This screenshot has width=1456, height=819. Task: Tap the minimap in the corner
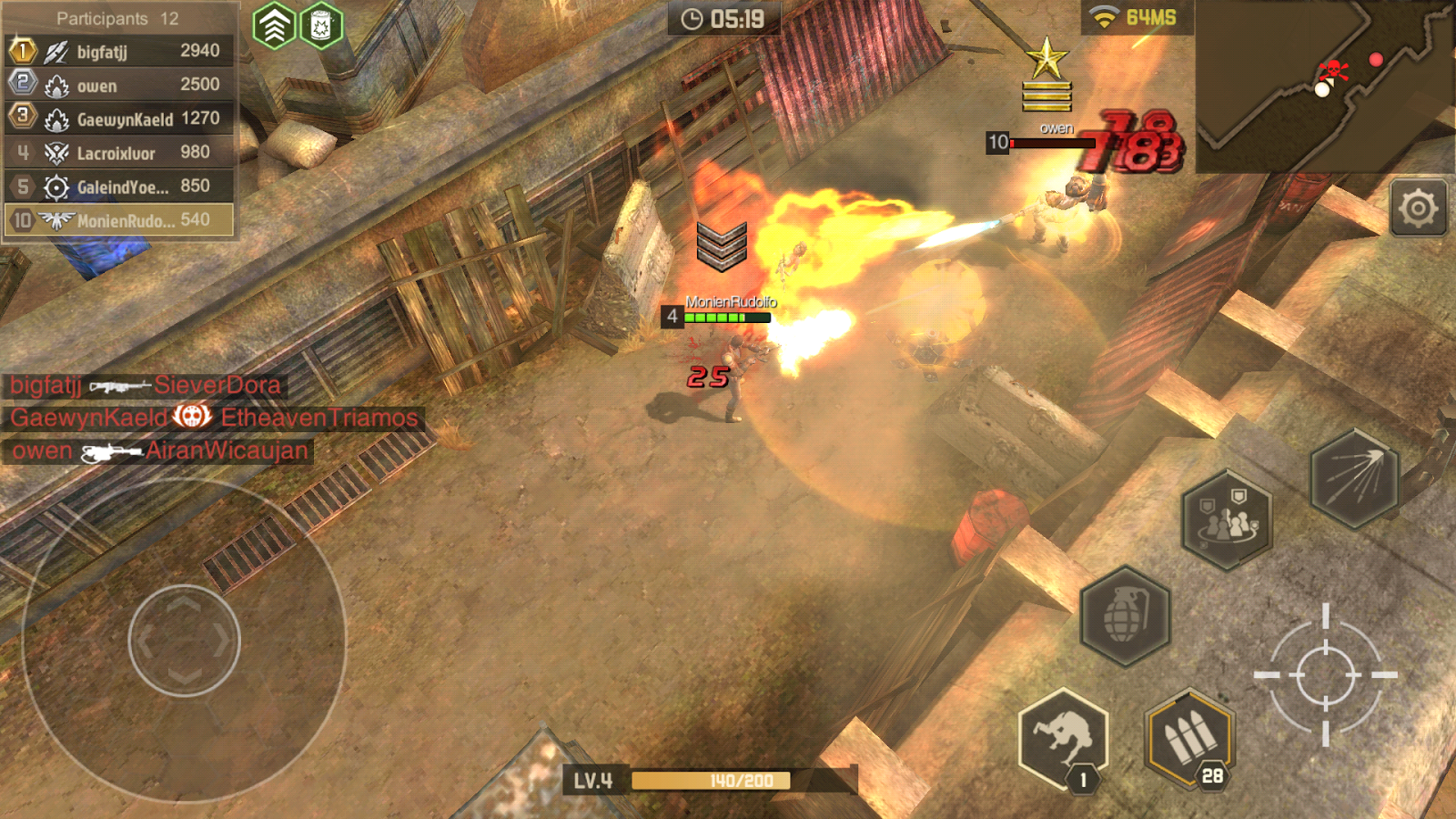pos(1325,86)
